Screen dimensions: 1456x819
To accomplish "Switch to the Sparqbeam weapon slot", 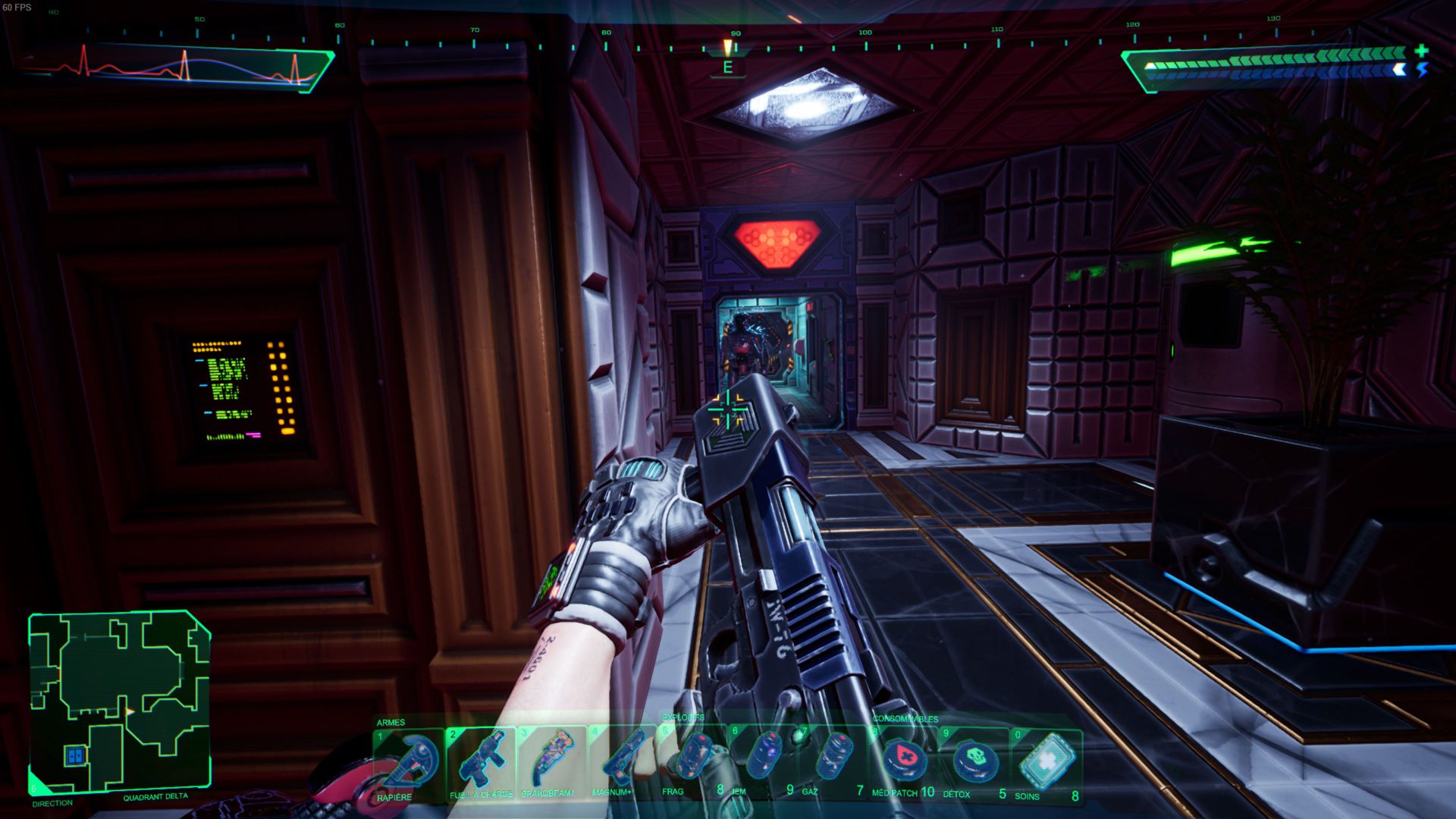I will 551,763.
